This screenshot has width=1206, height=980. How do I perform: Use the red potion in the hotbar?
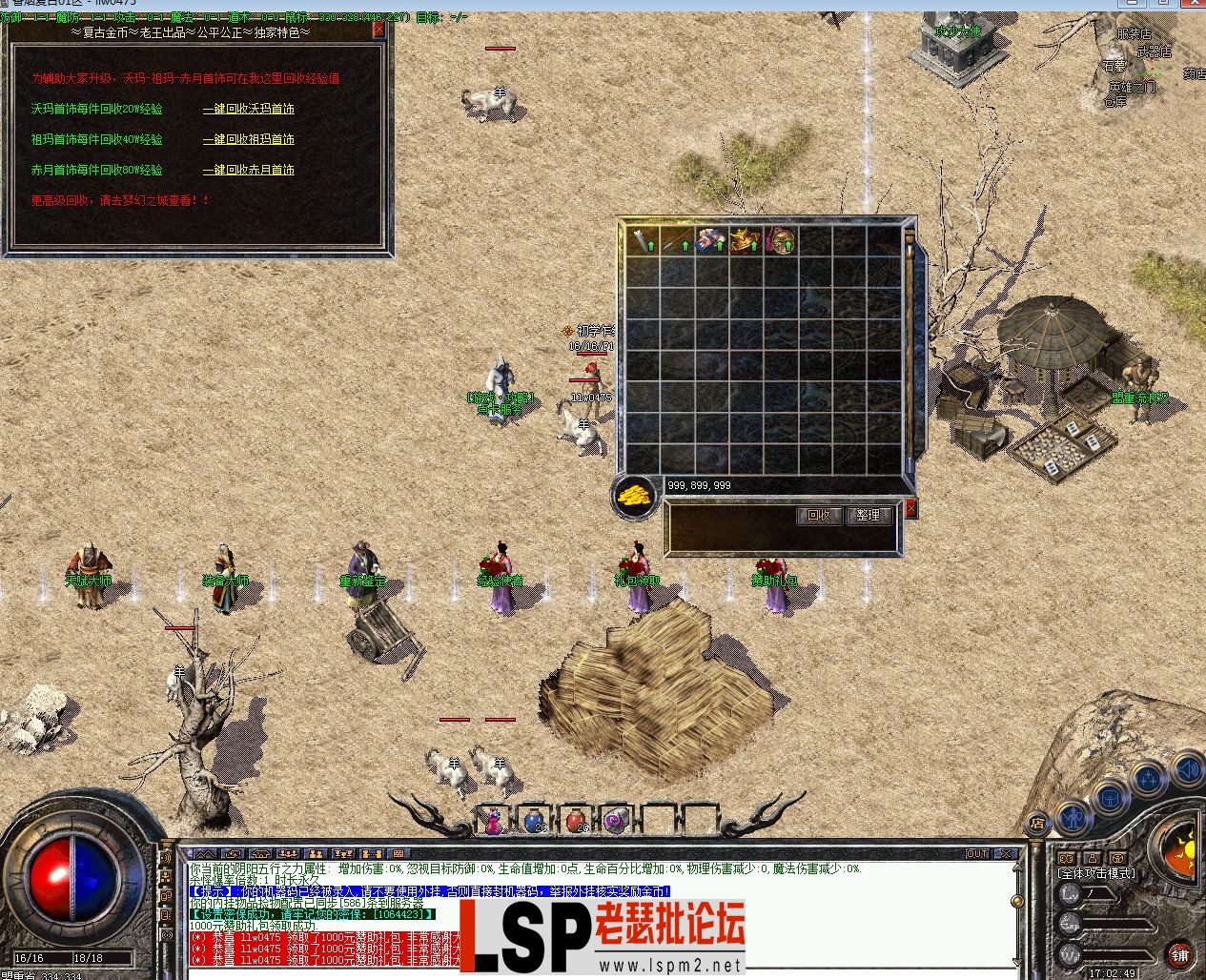tap(575, 820)
